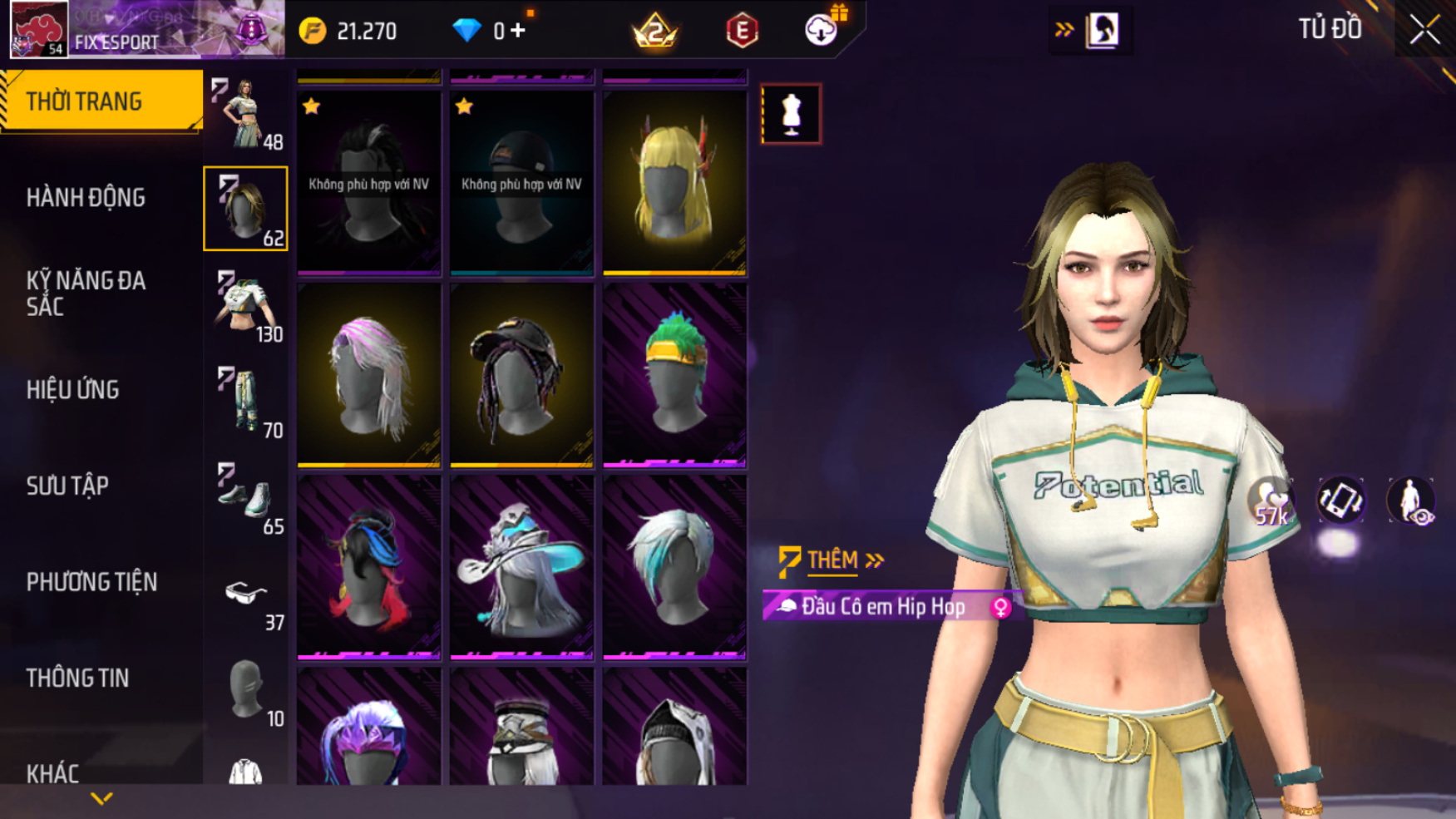Open the tops subcategory showing 130 items

[x=246, y=305]
